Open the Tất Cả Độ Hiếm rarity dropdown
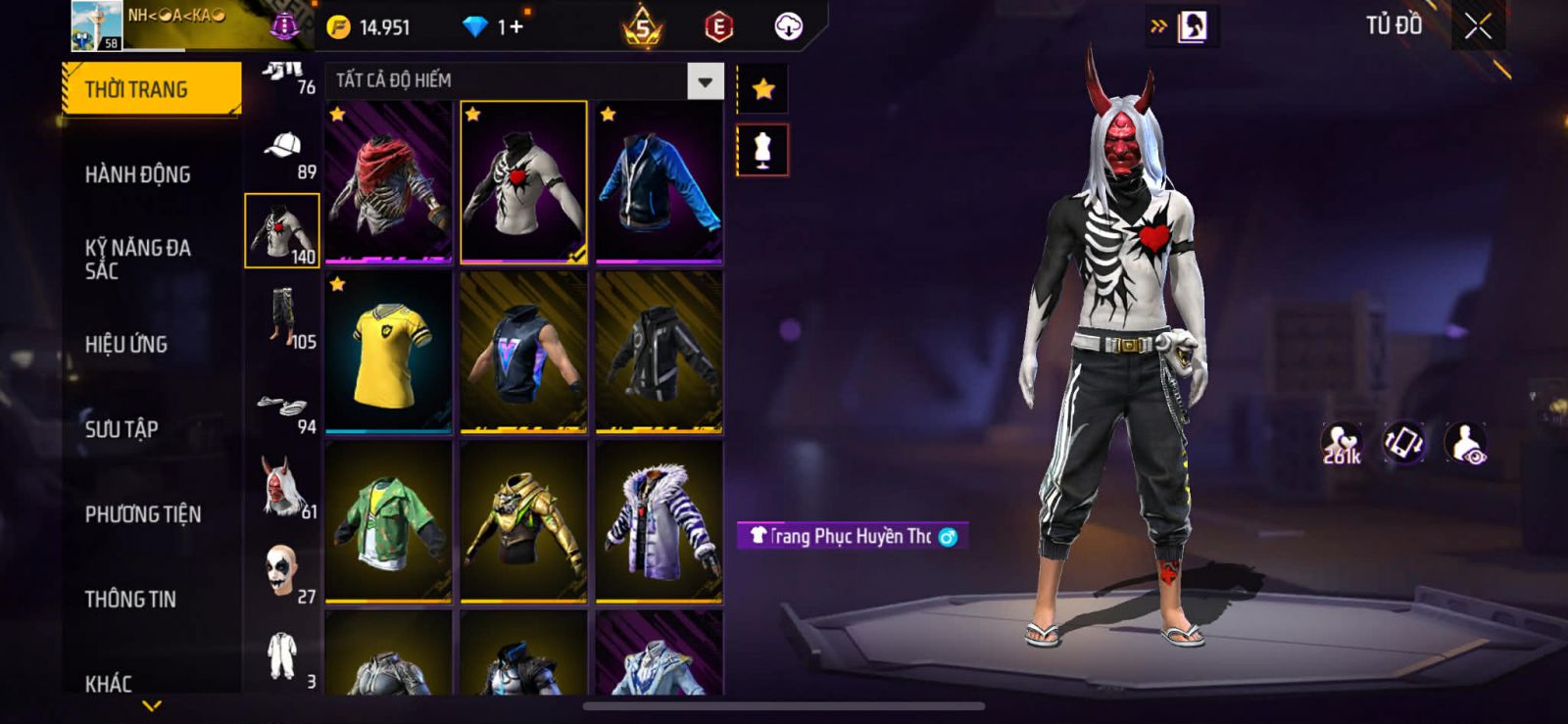The width and height of the screenshot is (1568, 724). (705, 81)
